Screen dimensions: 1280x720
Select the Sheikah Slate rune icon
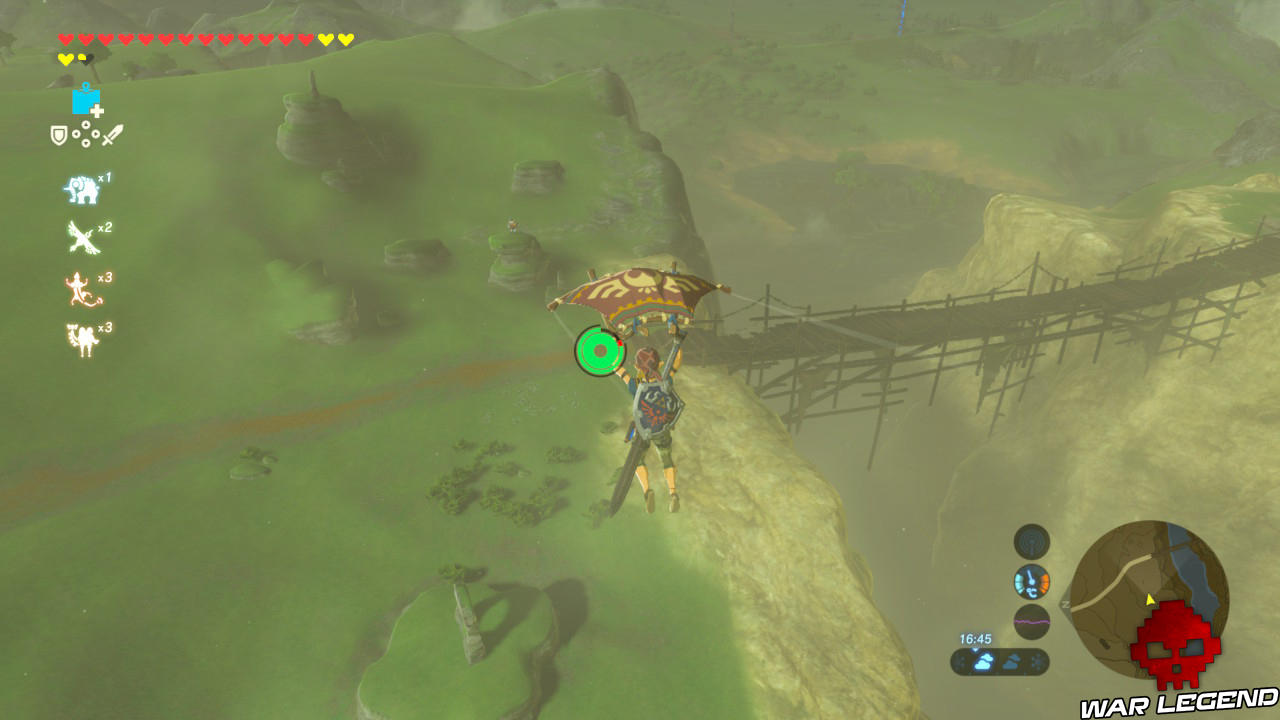[x=85, y=100]
